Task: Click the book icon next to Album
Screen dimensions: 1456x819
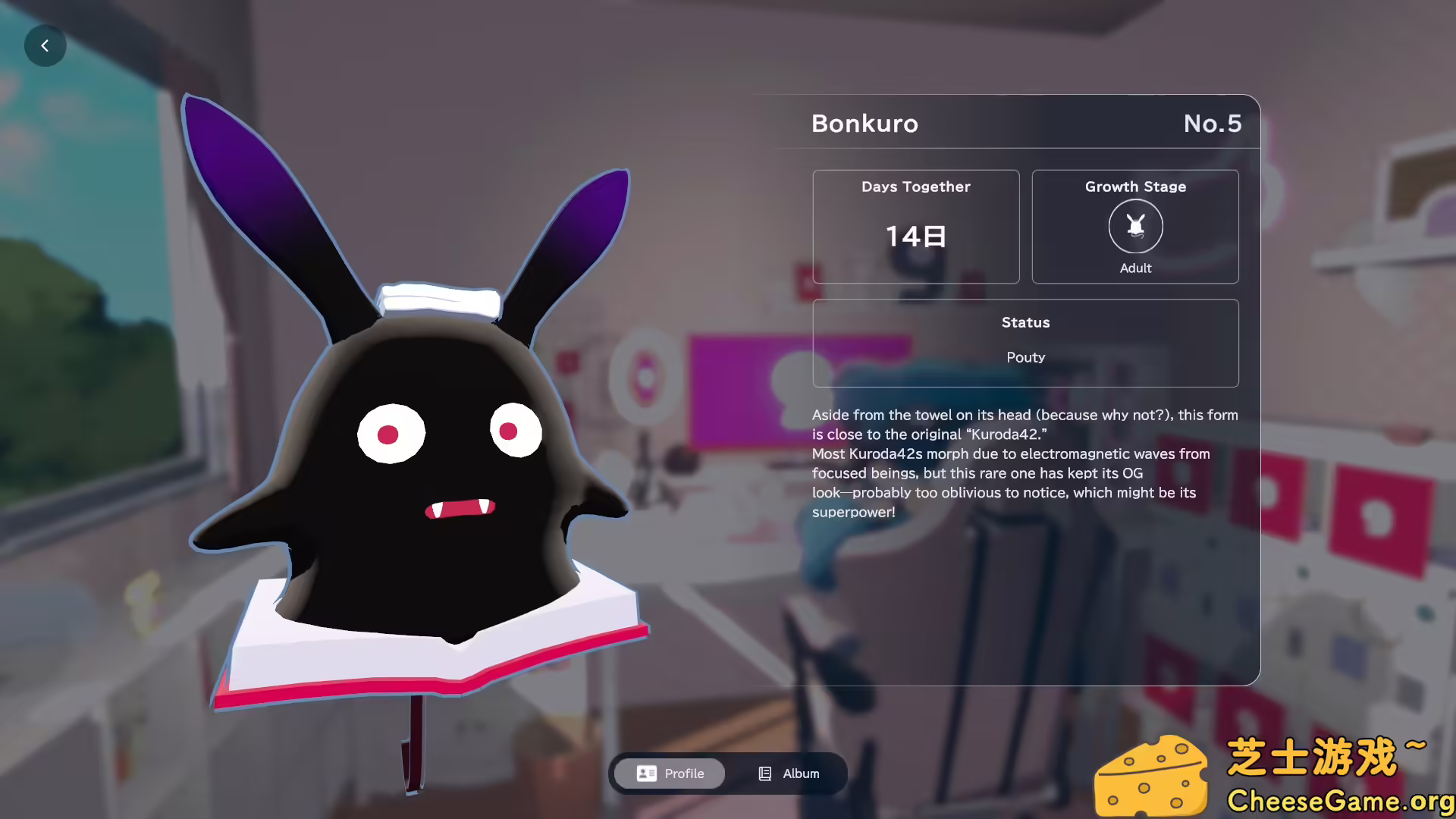Action: point(764,773)
